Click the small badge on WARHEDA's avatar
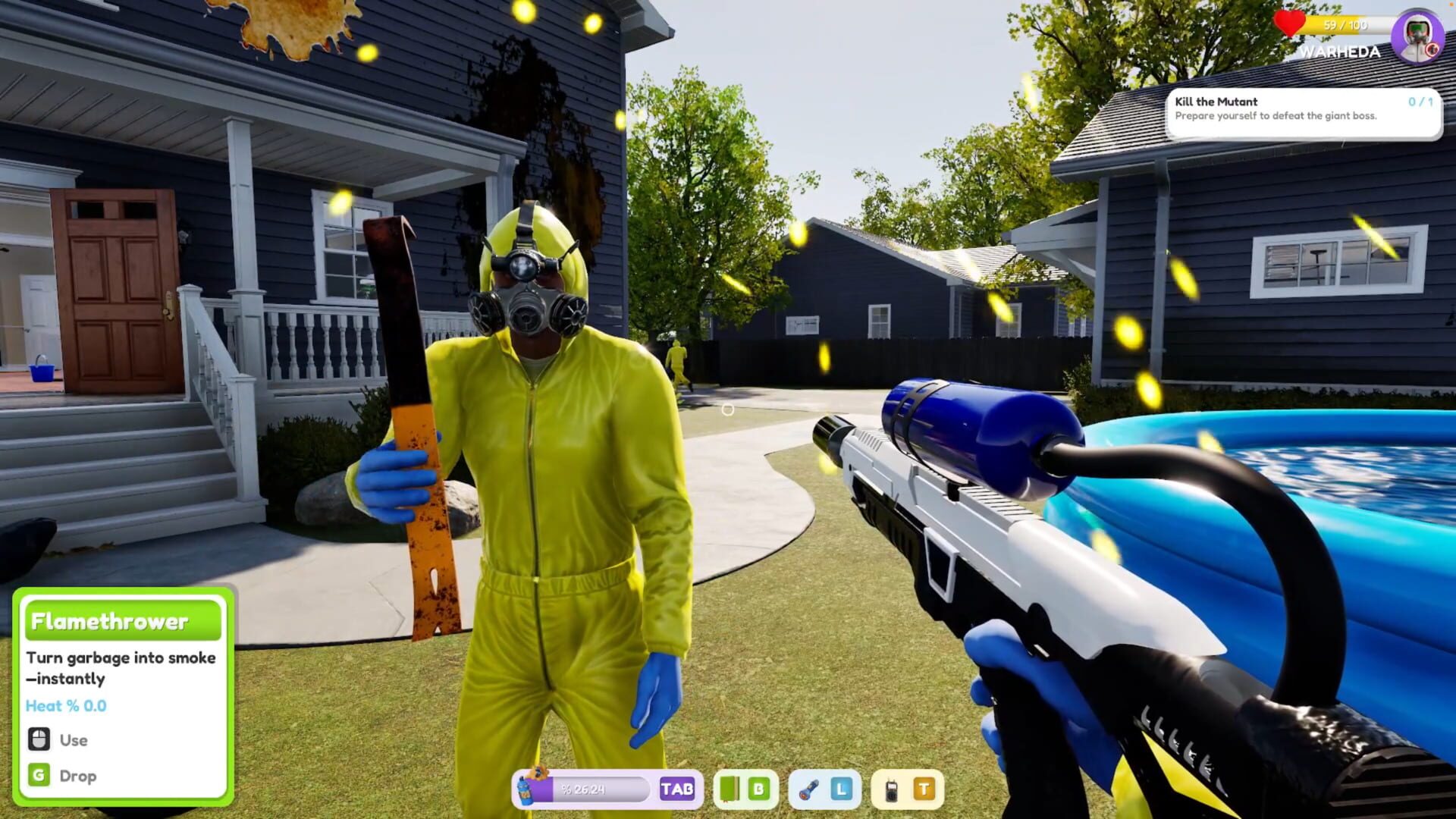 pos(1432,49)
